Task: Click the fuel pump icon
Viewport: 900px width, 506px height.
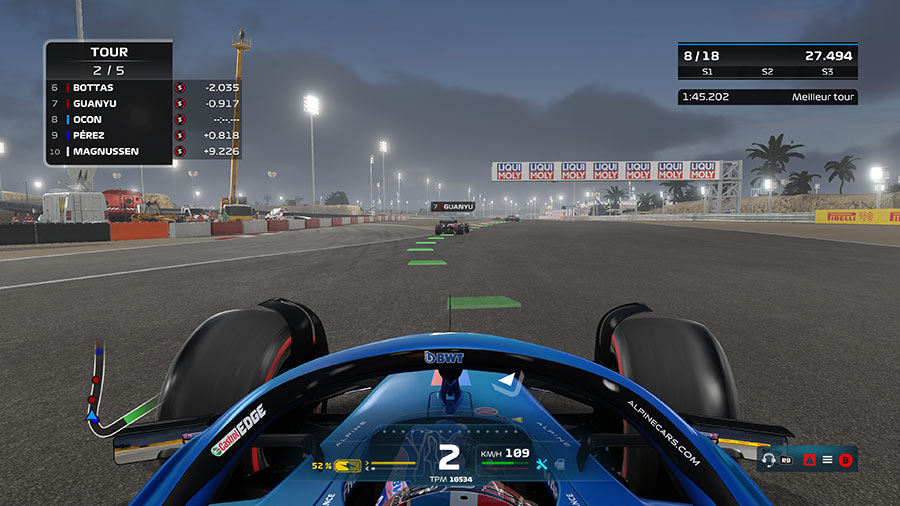Action: pos(560,464)
